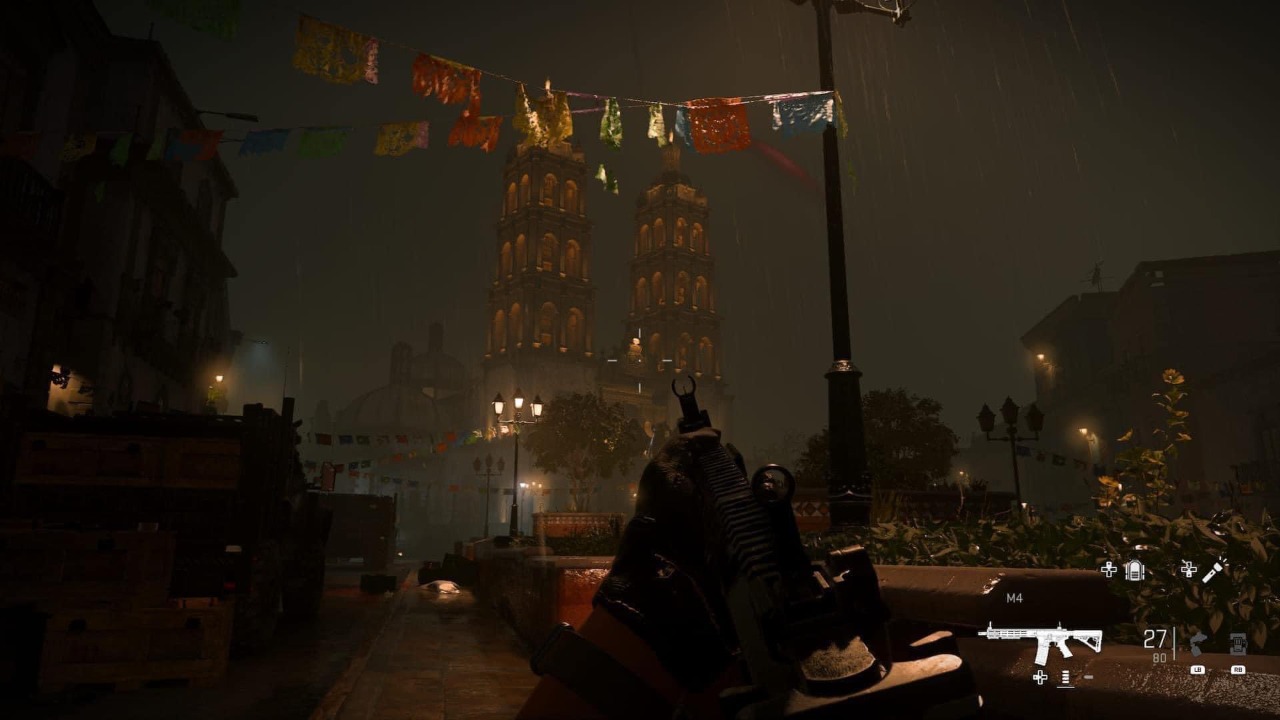The height and width of the screenshot is (720, 1280).
Task: Toggle the flashlight icon
Action: point(1213,570)
